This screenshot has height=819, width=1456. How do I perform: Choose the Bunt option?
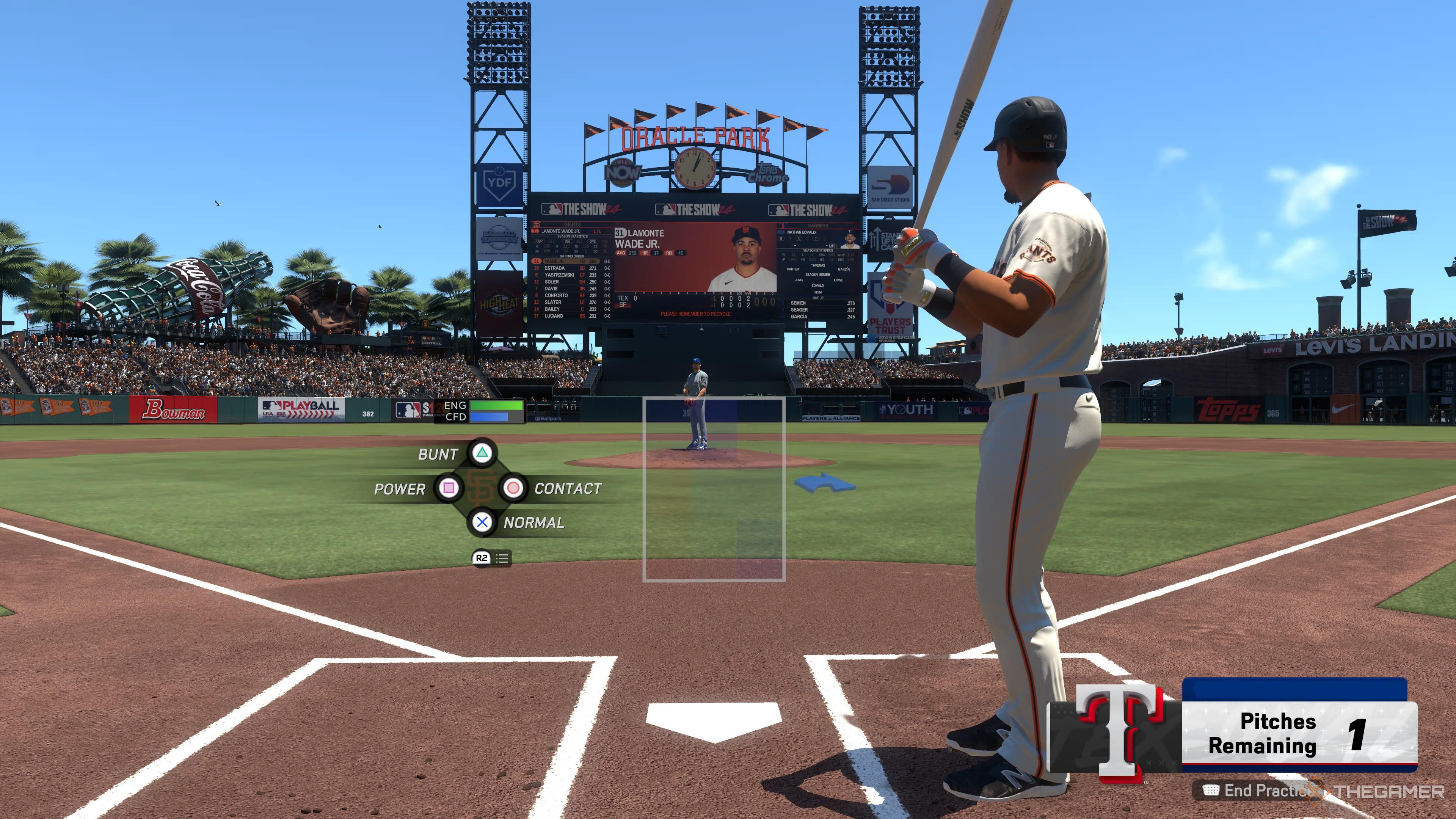pyautogui.click(x=482, y=453)
